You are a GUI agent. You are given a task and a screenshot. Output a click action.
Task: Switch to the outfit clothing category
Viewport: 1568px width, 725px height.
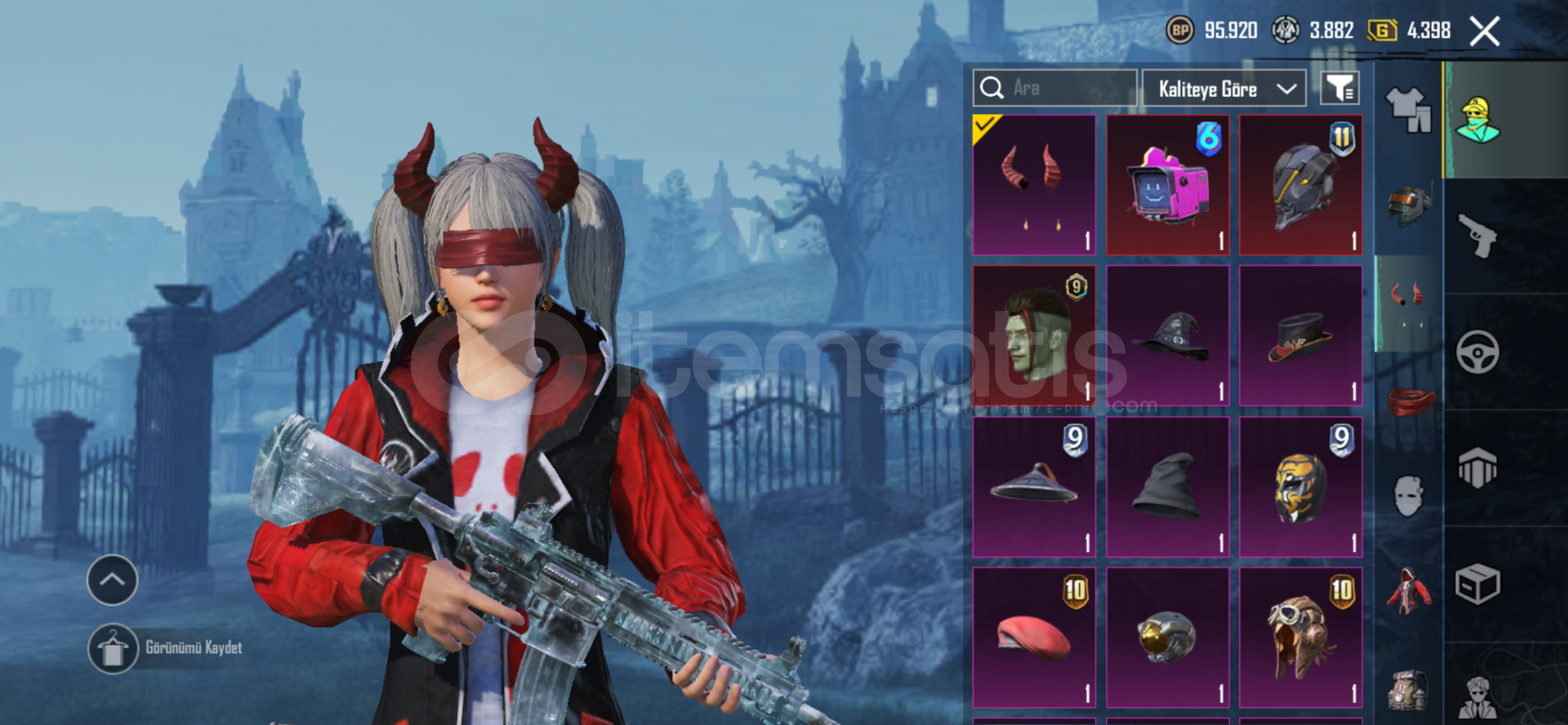pos(1408,109)
